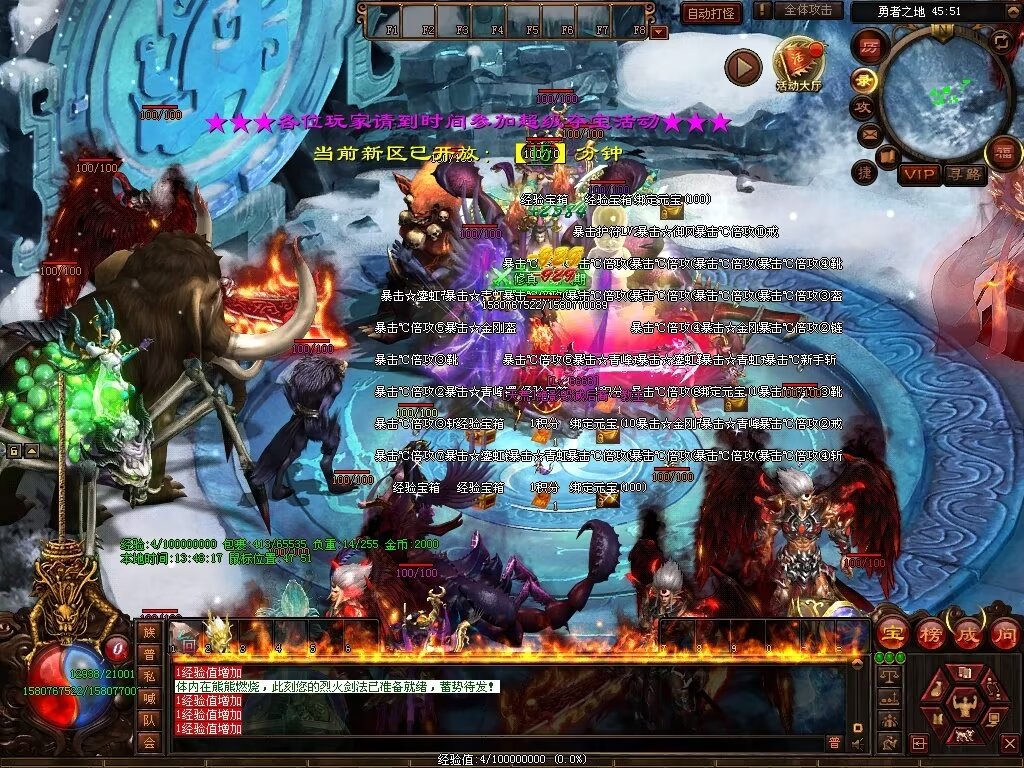
Task: Click the X button in the bottom-right panel
Action: coord(1009,743)
